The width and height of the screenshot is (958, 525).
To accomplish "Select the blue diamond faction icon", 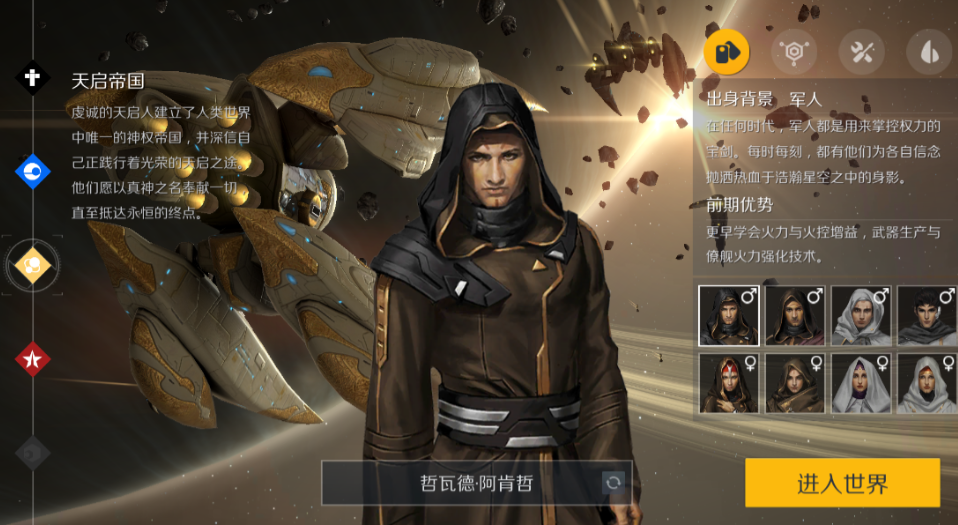I will tap(32, 171).
